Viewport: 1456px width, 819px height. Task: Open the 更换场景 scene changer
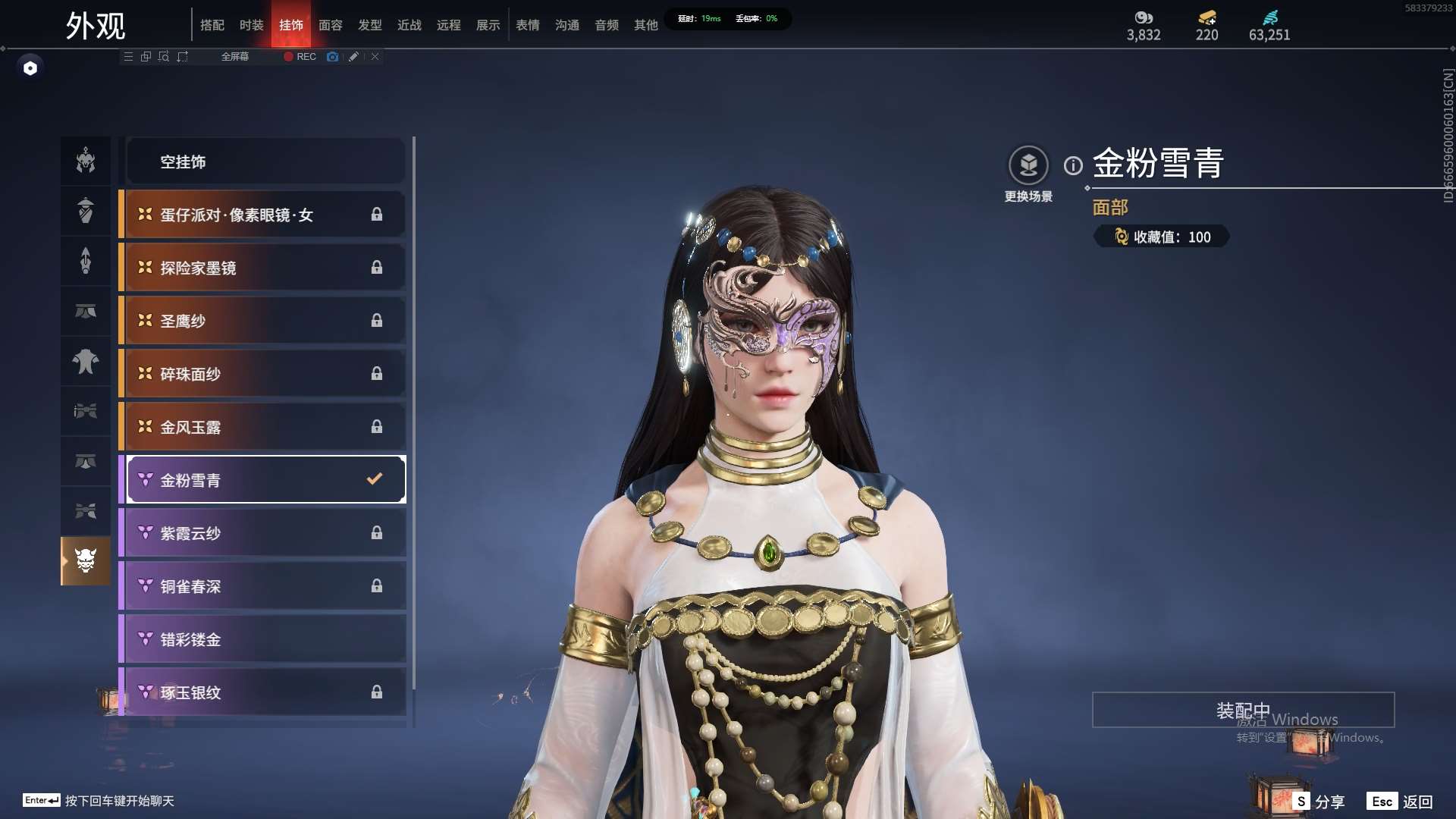point(1028,165)
